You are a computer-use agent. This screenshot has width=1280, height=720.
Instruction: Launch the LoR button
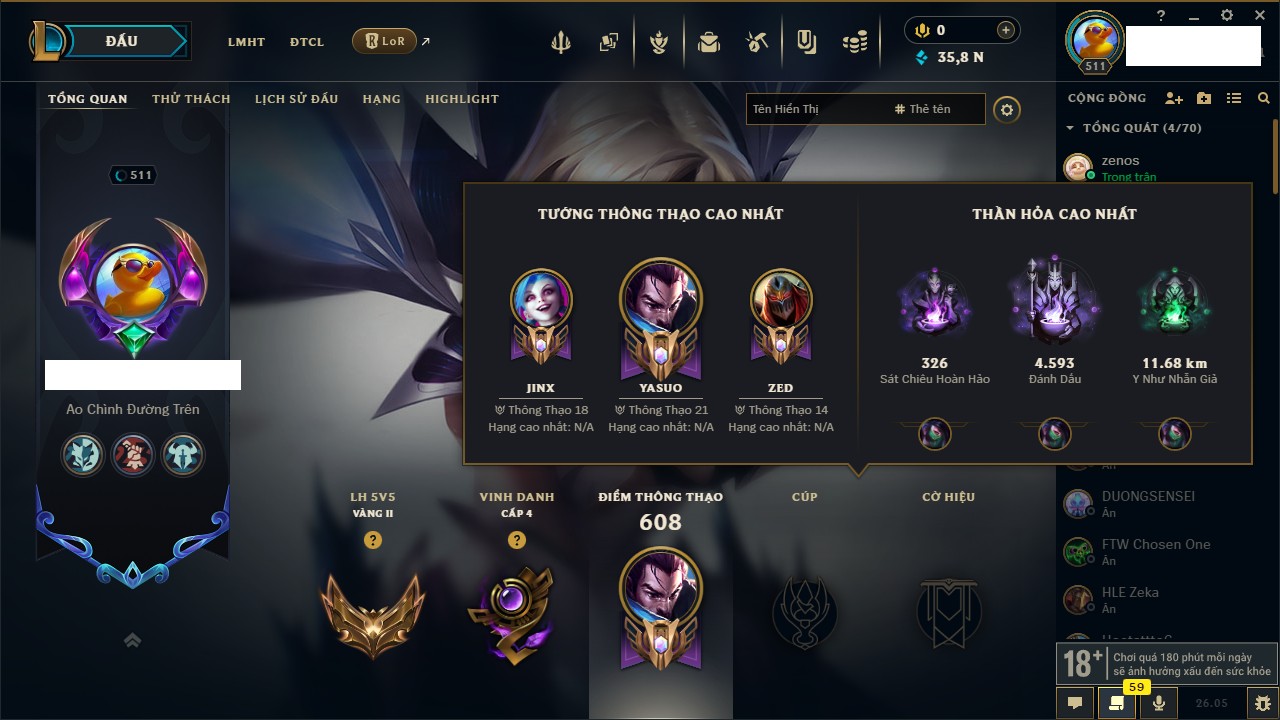tap(385, 41)
